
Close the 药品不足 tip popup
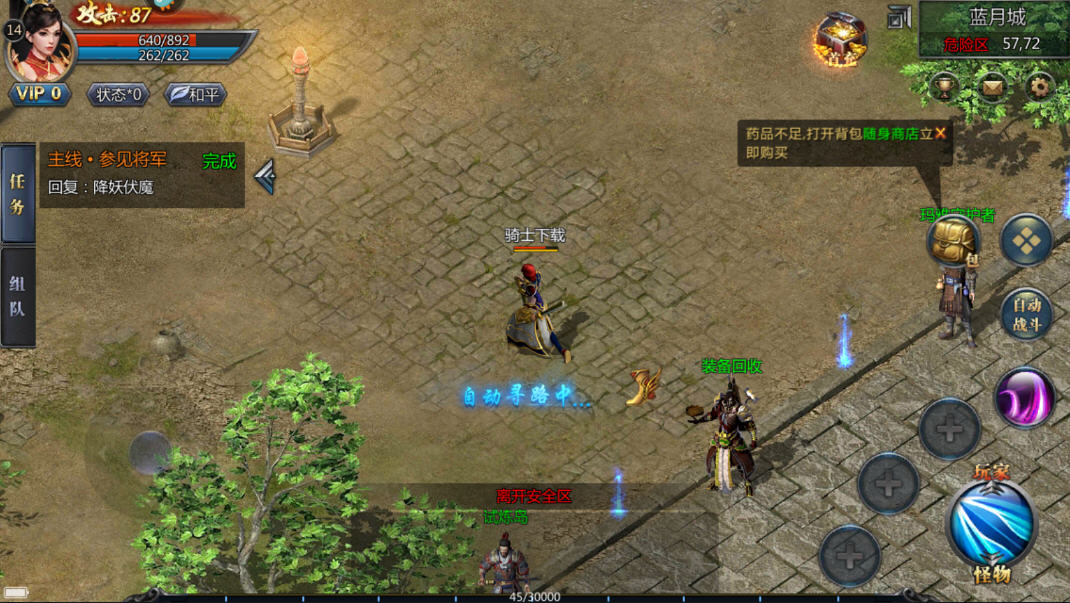point(940,133)
